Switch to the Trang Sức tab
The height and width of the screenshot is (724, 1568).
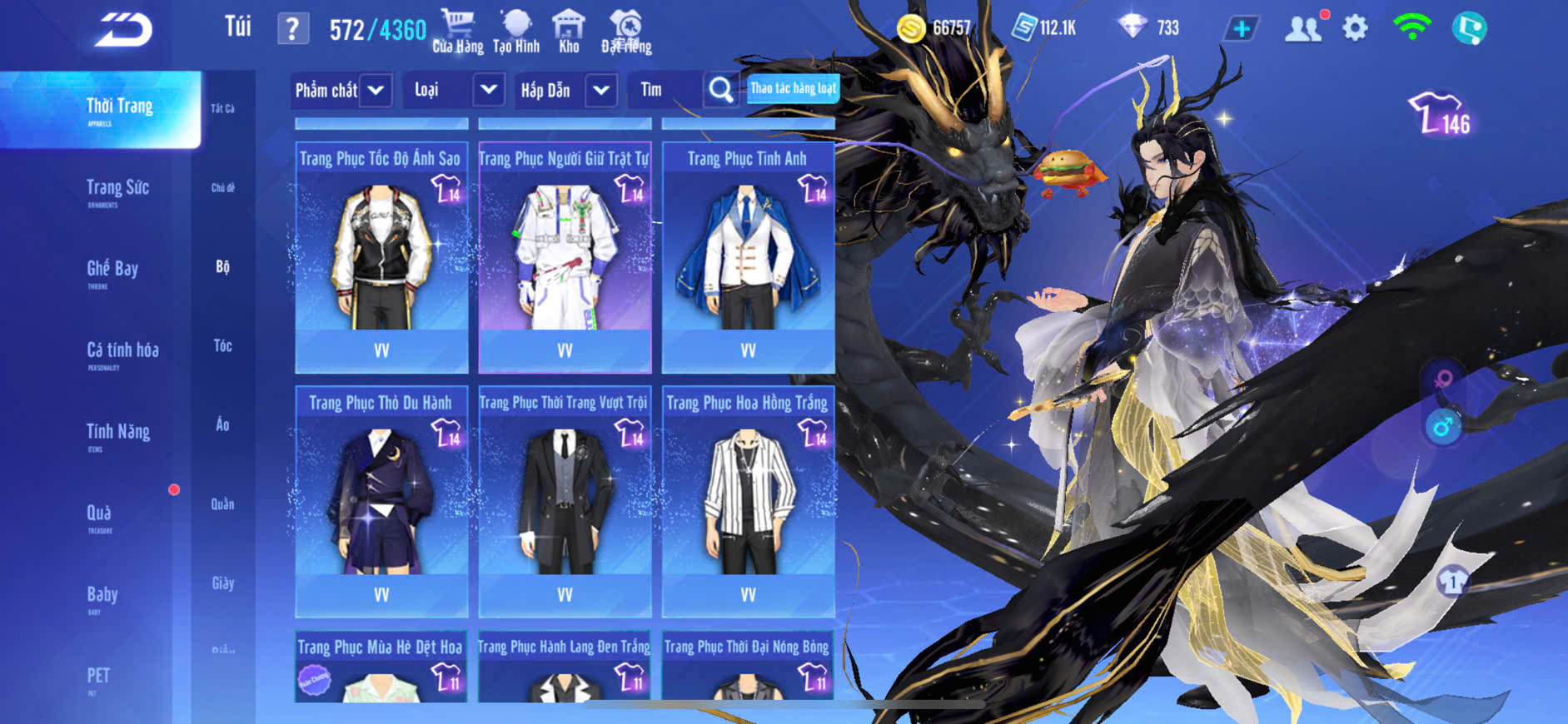pos(117,189)
